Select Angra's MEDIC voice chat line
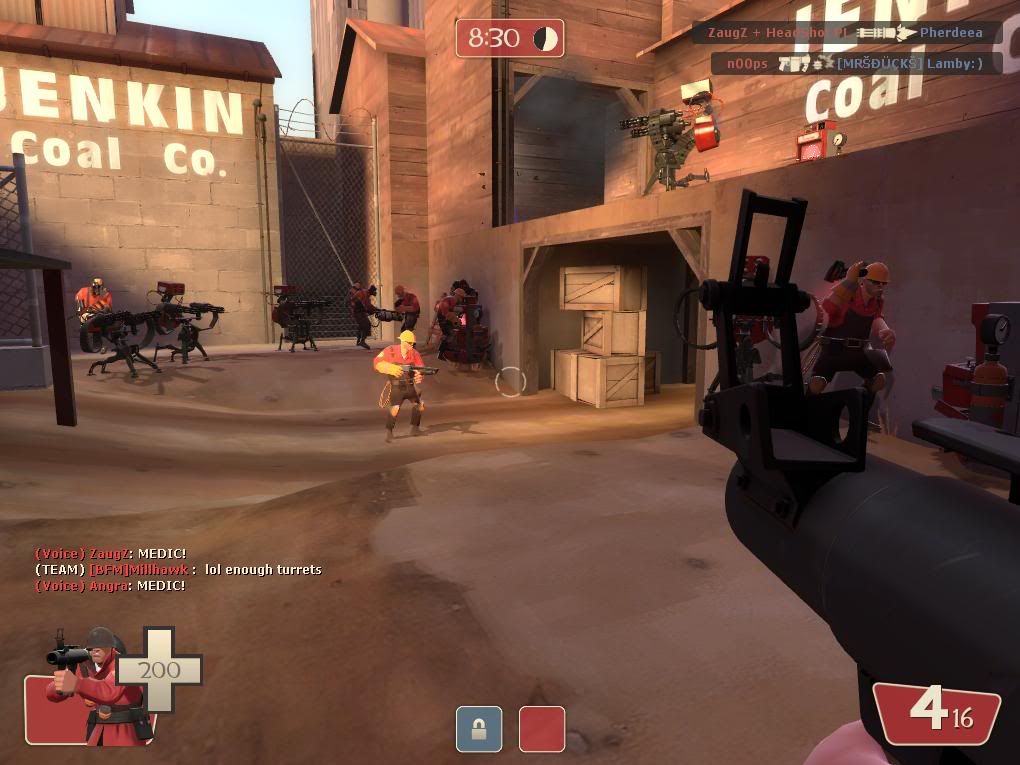 coord(110,585)
